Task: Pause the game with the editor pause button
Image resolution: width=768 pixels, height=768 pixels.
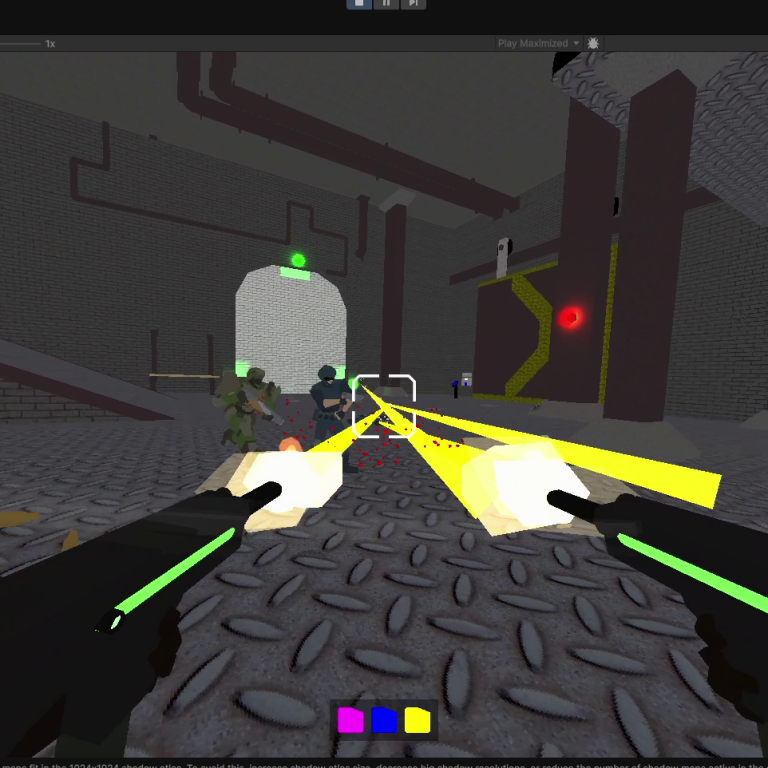Action: click(386, 4)
